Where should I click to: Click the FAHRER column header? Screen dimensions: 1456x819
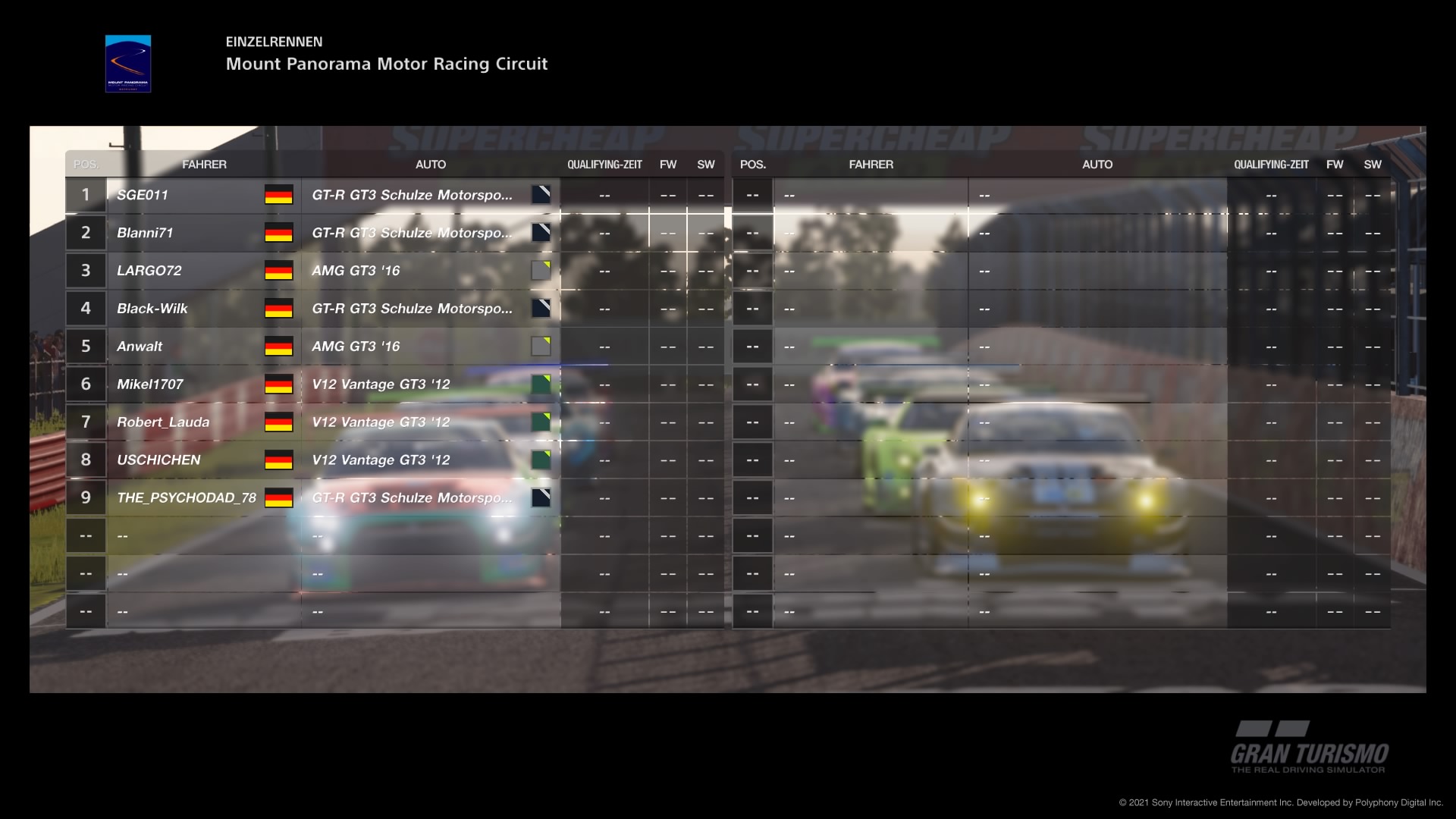[206, 164]
